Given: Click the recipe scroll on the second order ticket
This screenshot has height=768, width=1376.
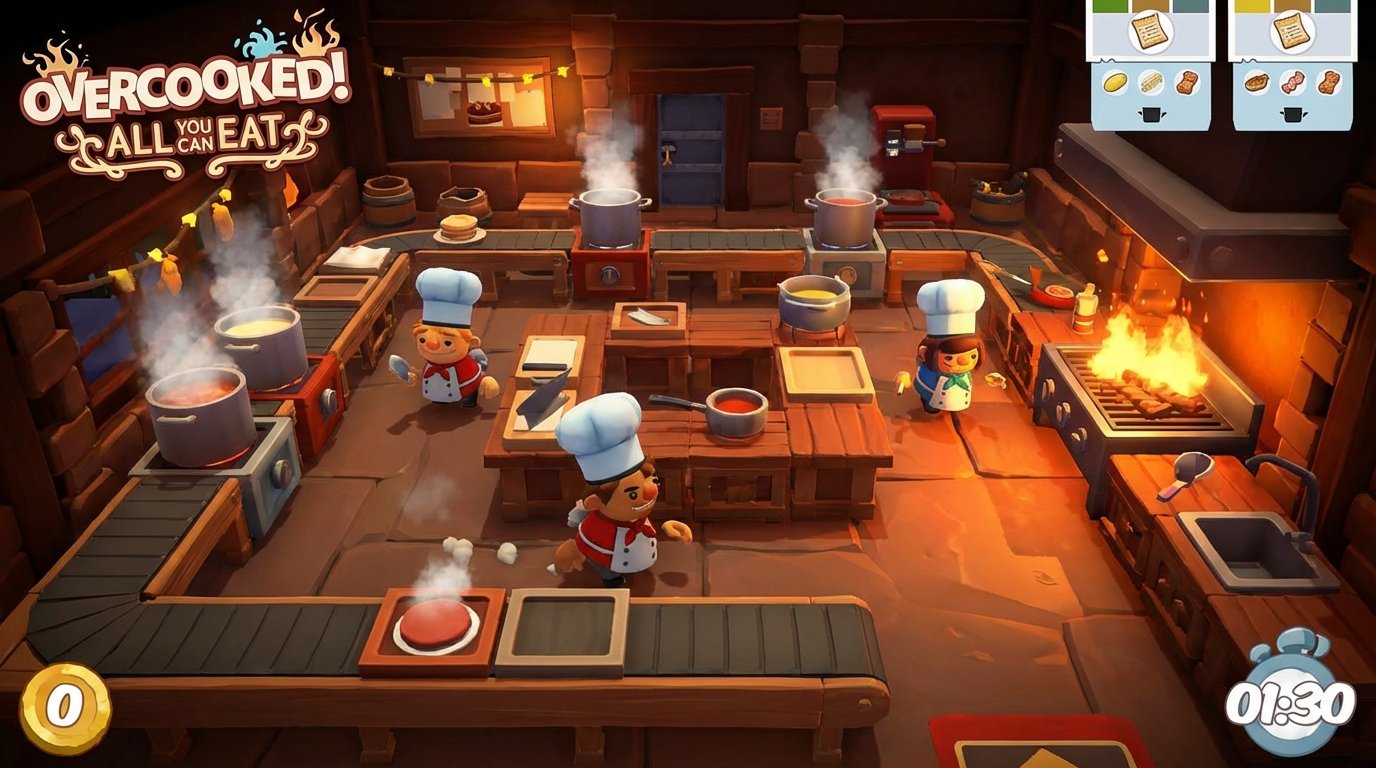Looking at the screenshot, I should [1292, 33].
